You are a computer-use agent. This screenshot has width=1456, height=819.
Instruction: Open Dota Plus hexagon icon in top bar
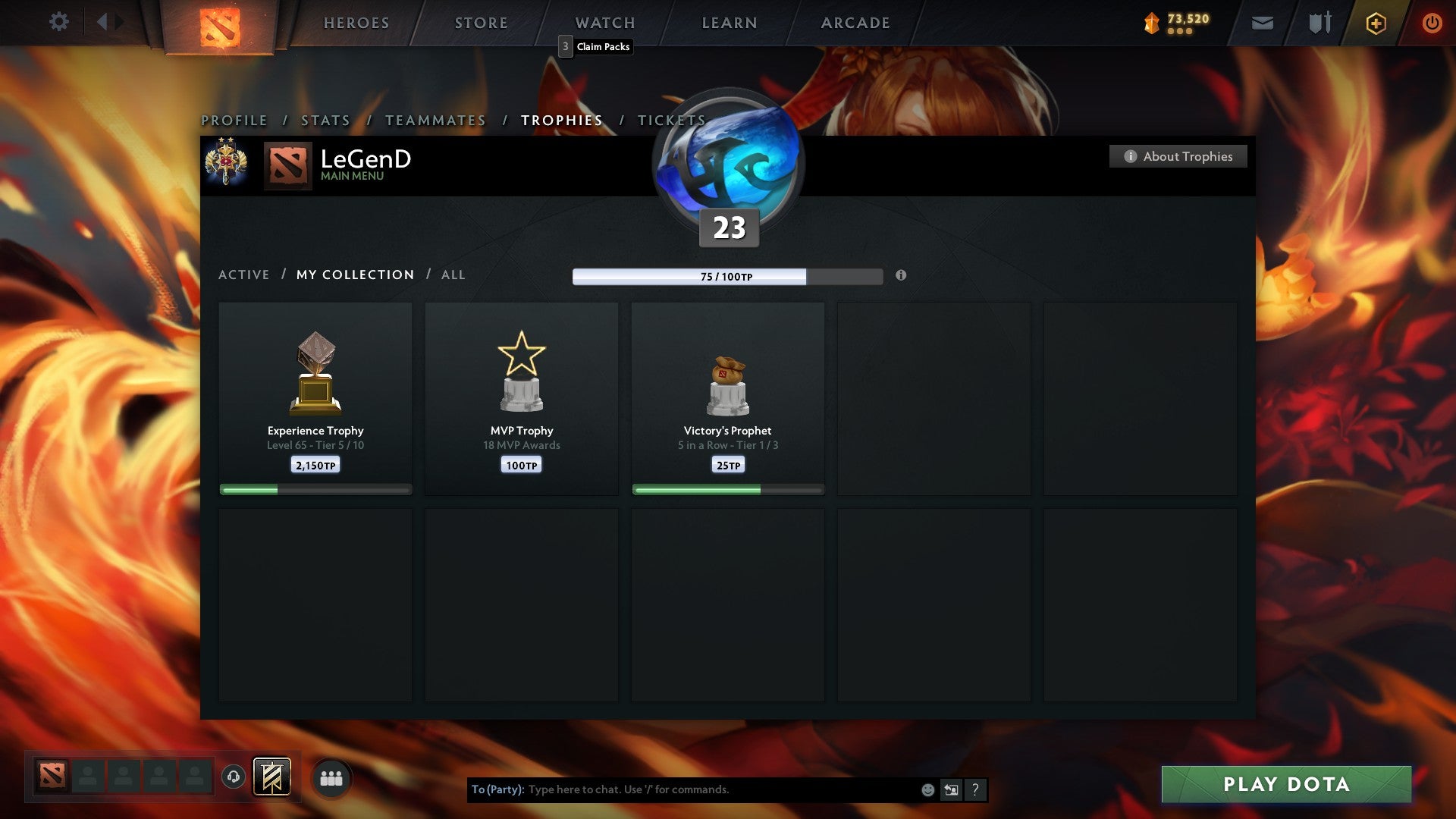coord(1375,23)
